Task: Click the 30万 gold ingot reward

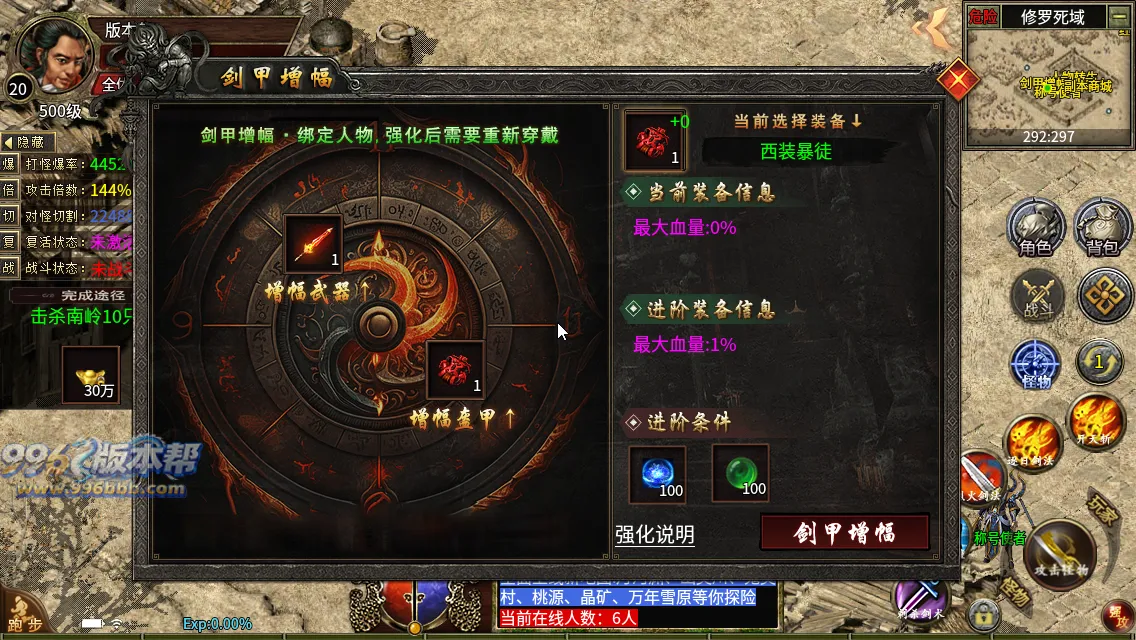Action: (91, 374)
